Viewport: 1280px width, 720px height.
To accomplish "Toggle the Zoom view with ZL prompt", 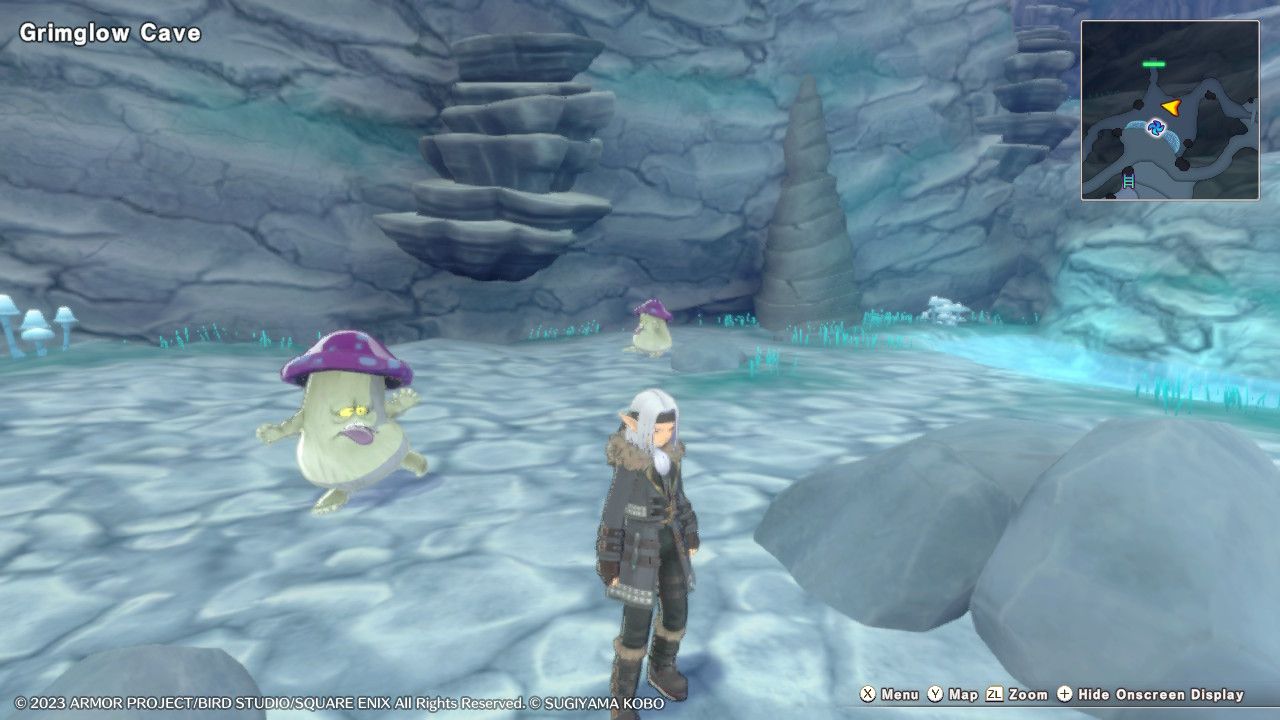I will pos(1027,695).
